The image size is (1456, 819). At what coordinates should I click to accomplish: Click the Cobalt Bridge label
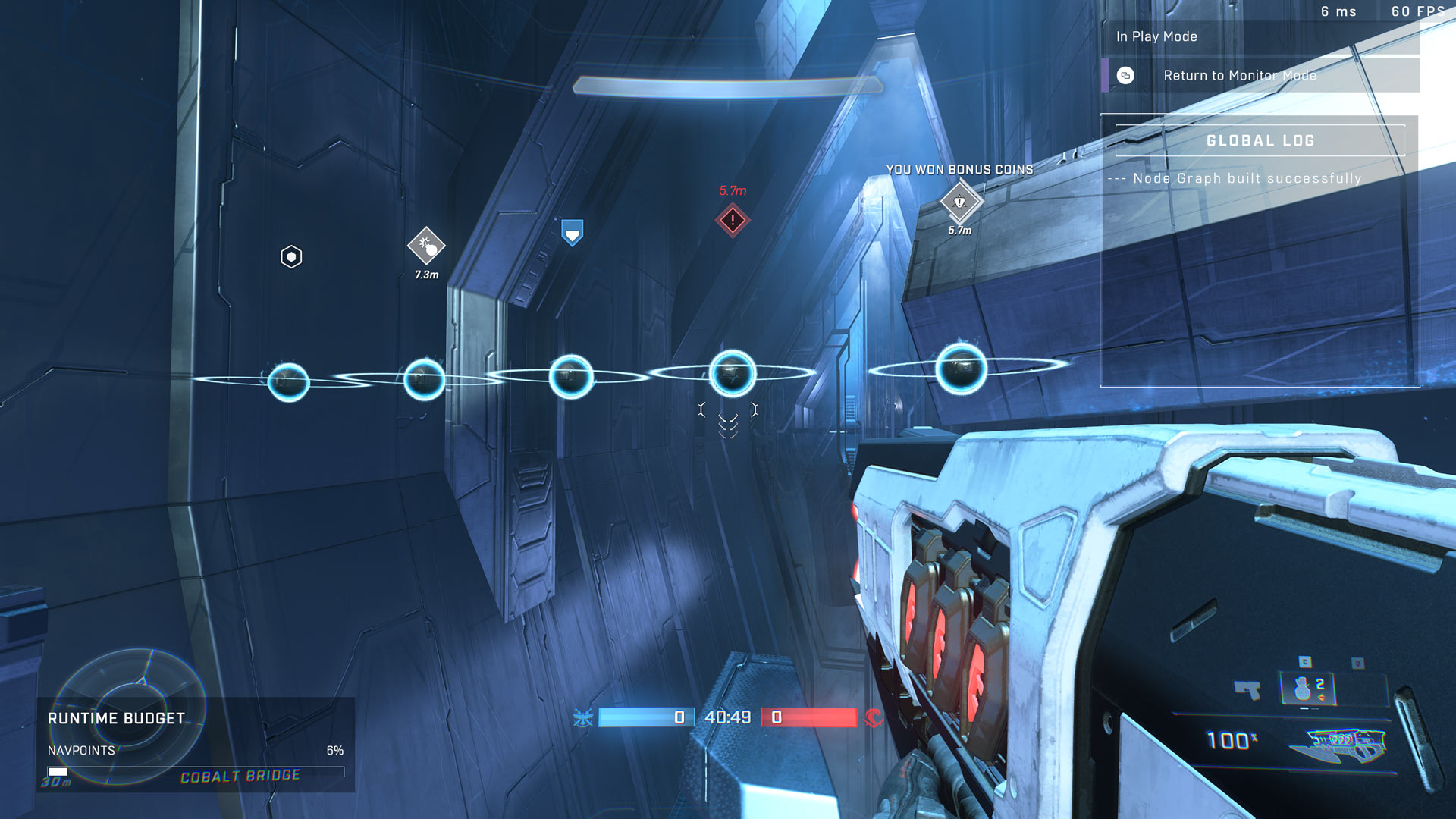tap(240, 775)
